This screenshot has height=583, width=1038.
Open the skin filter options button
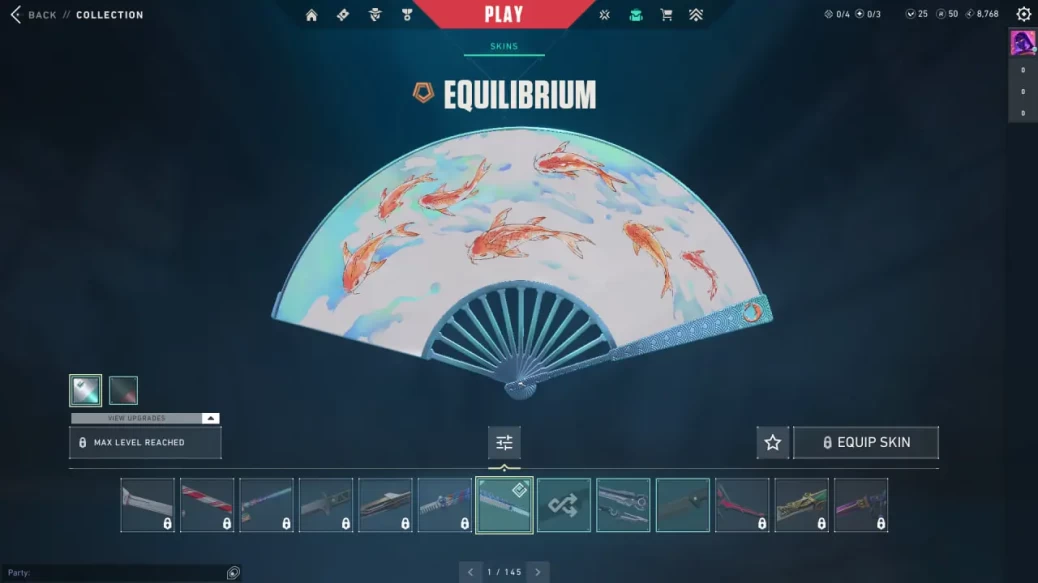(504, 442)
